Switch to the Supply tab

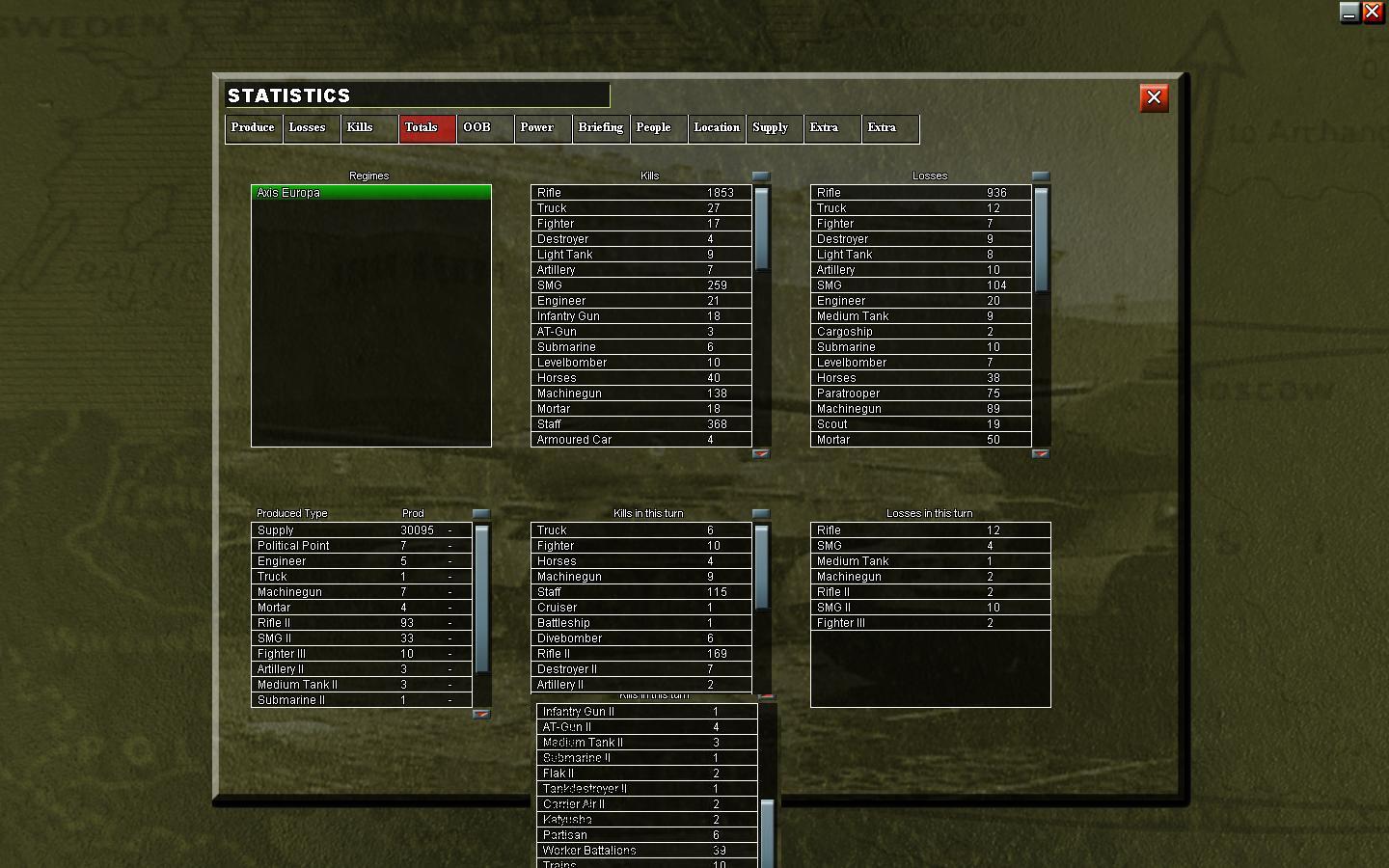point(773,128)
